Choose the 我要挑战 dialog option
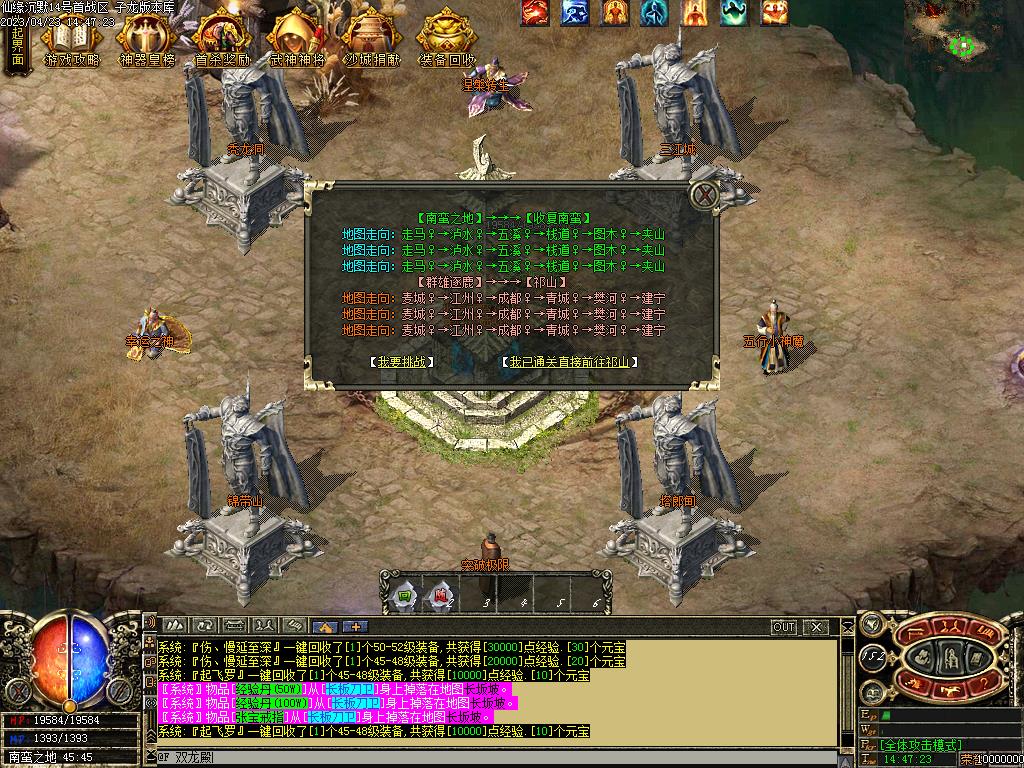The image size is (1024, 768). coord(401,362)
